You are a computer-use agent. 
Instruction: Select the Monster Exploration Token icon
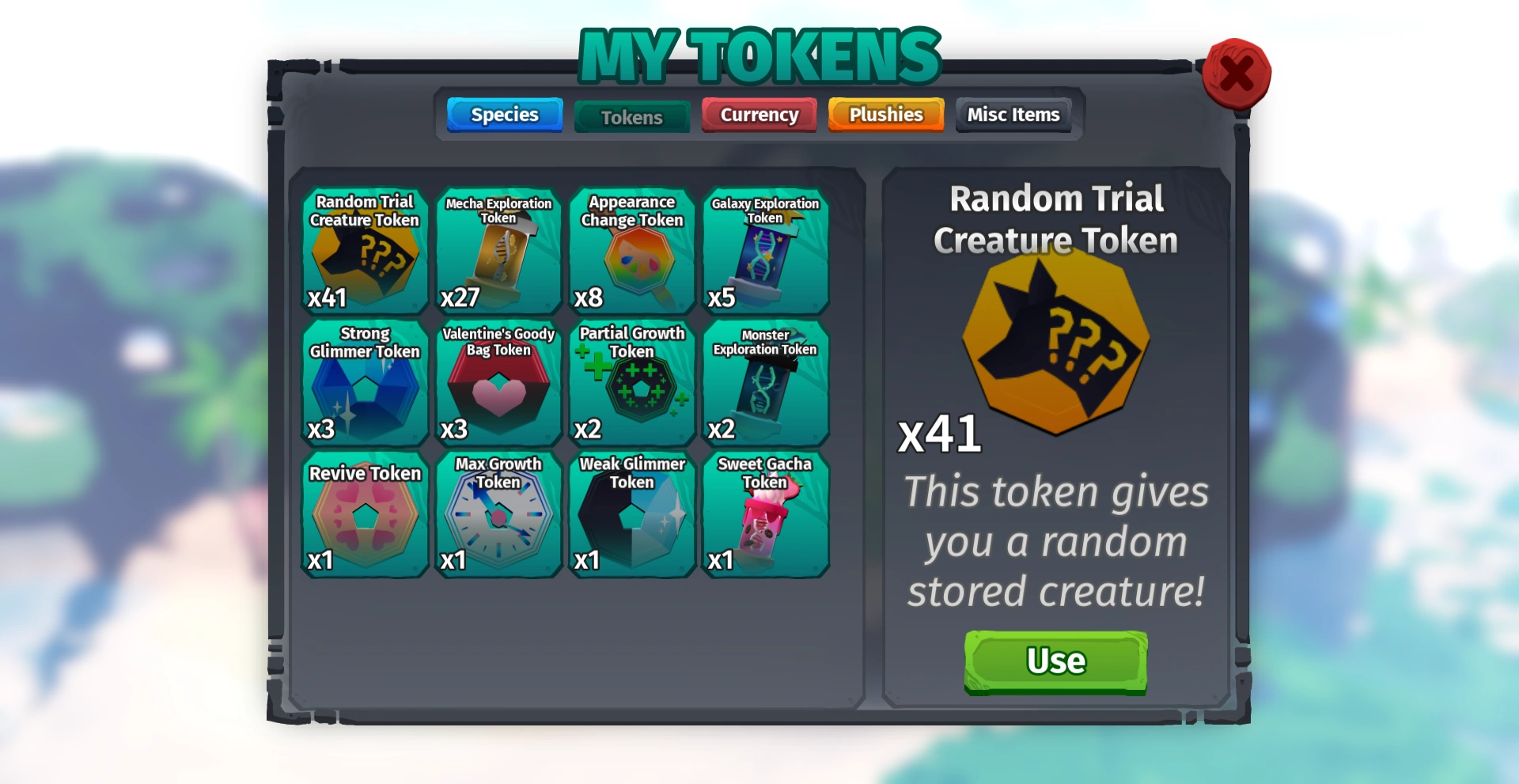click(765, 382)
